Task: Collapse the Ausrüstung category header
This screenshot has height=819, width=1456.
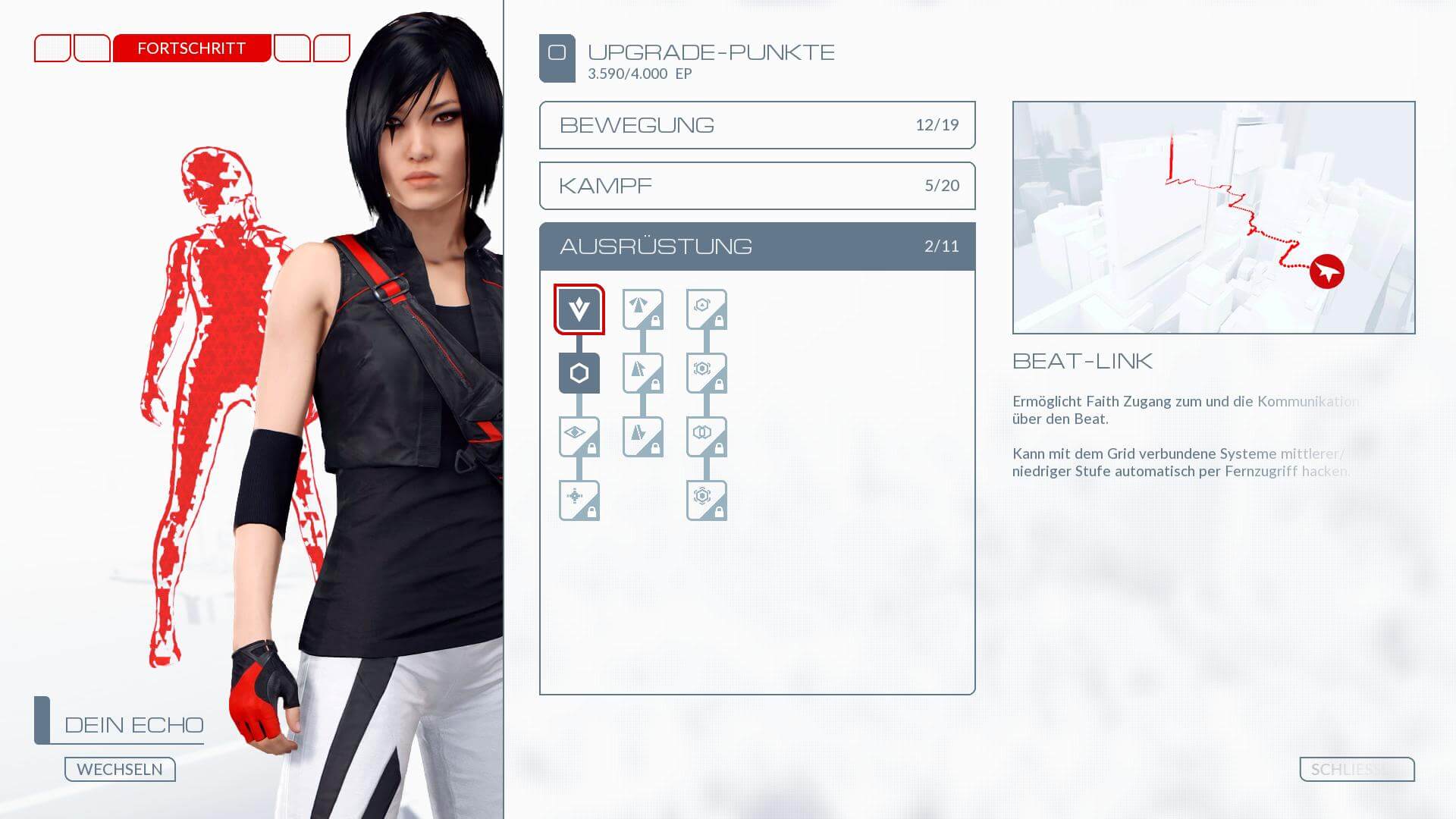Action: 757,246
